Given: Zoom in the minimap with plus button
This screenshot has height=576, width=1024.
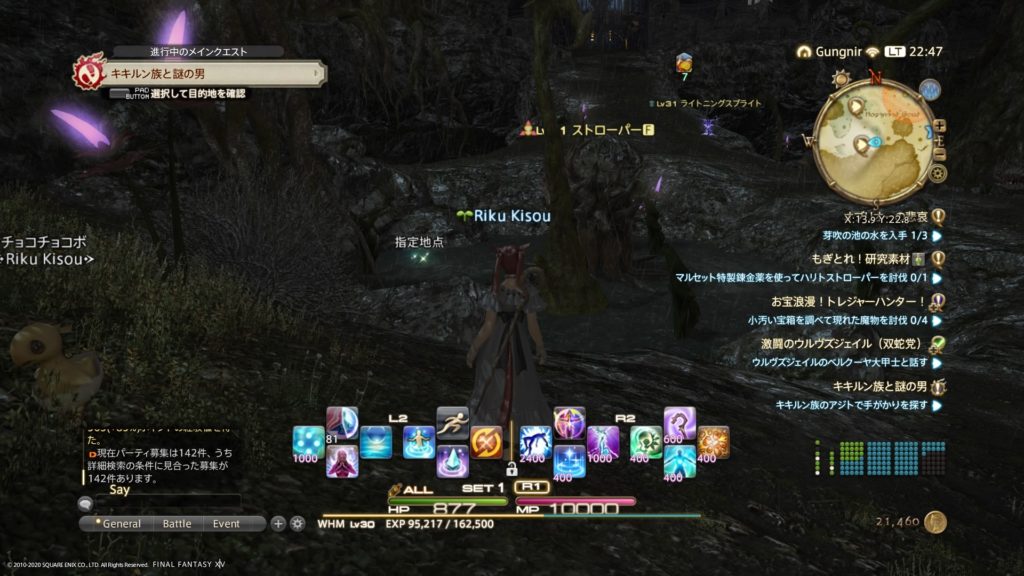Looking at the screenshot, I should tap(939, 127).
